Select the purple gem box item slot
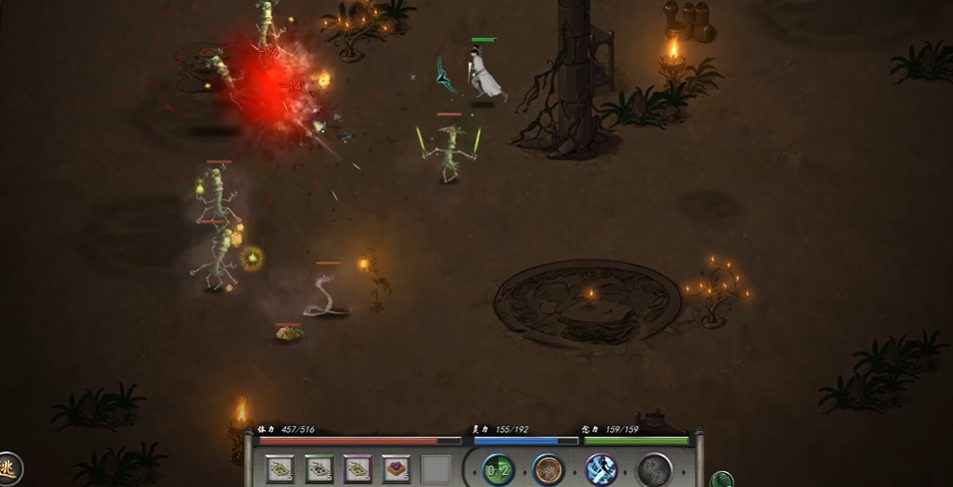953x487 pixels. click(x=396, y=468)
